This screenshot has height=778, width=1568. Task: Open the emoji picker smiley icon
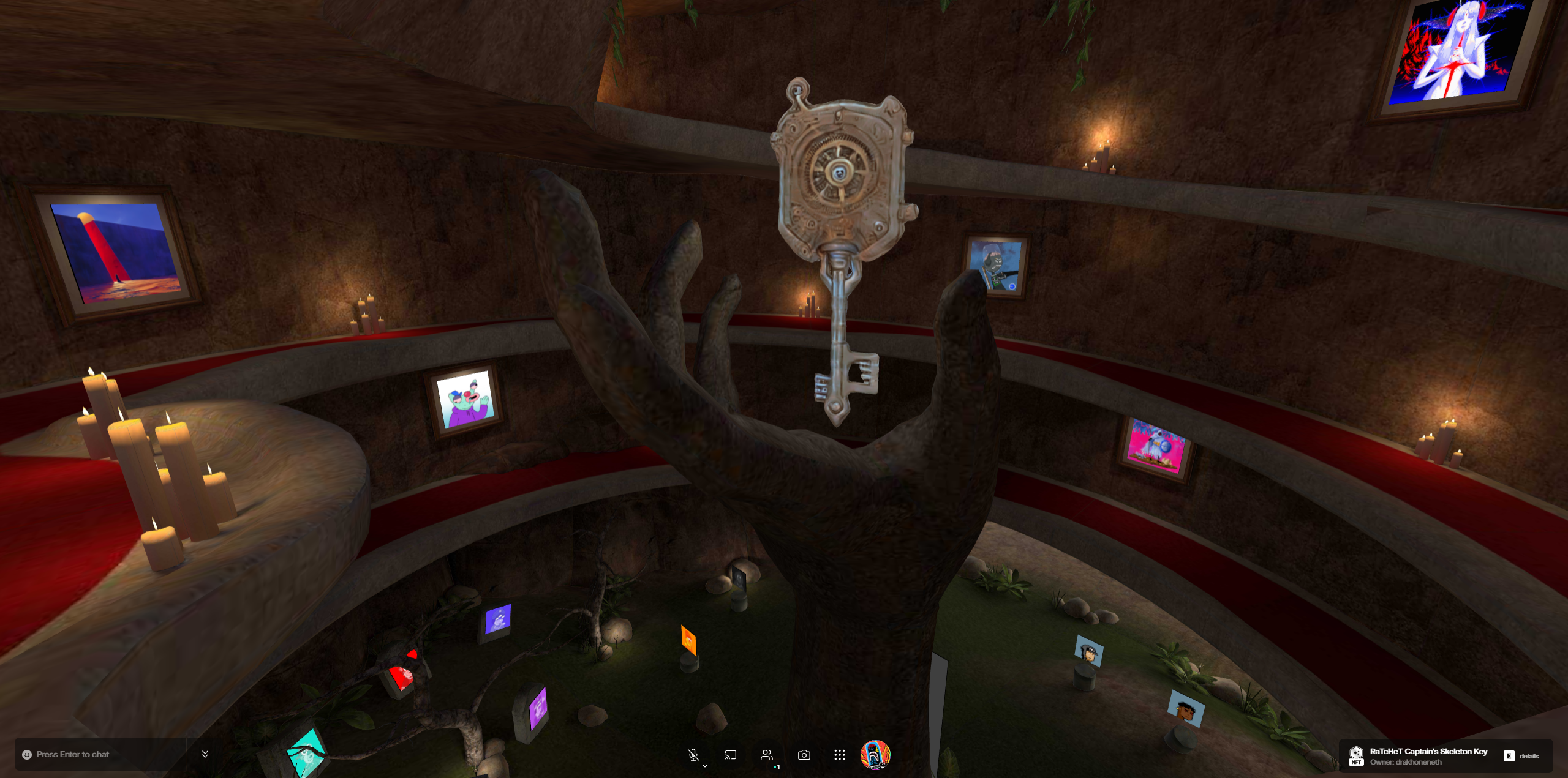[27, 755]
